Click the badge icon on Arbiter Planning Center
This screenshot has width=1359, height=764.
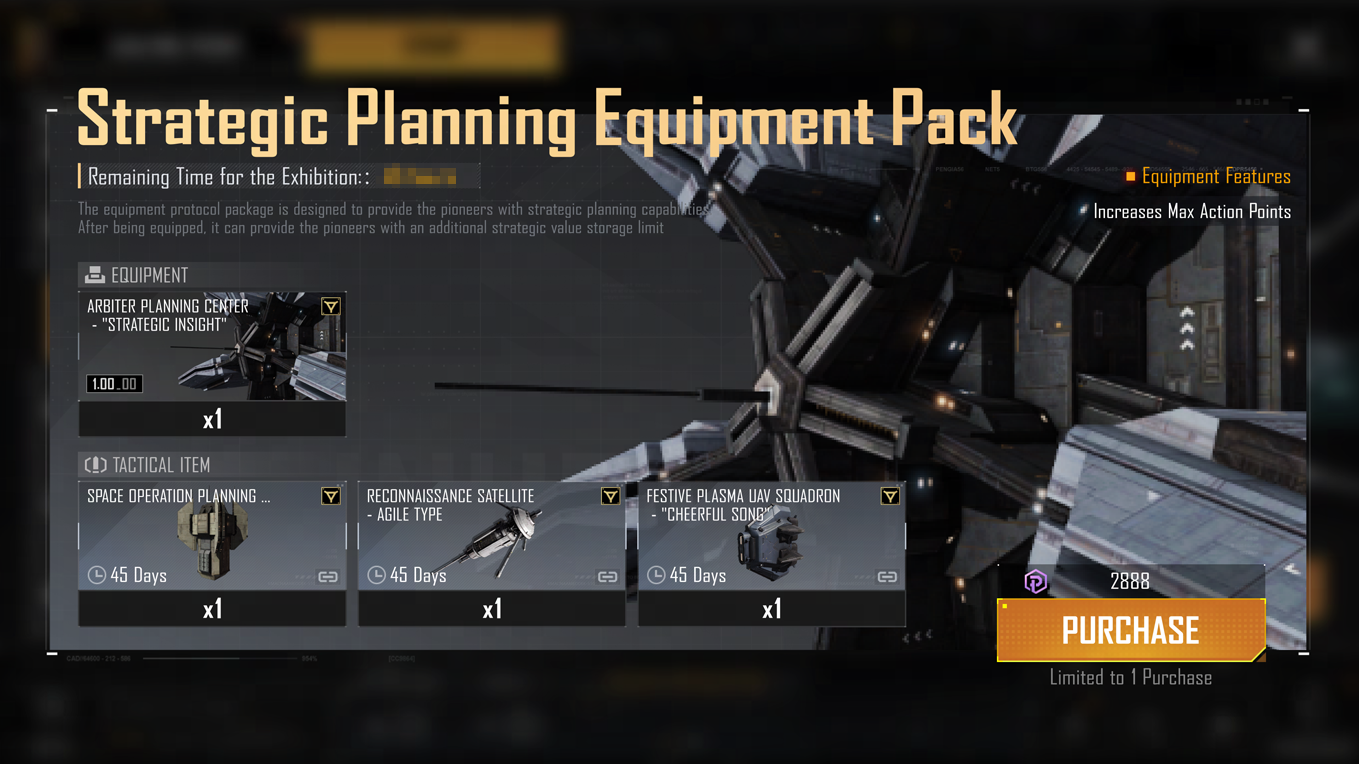pos(330,307)
